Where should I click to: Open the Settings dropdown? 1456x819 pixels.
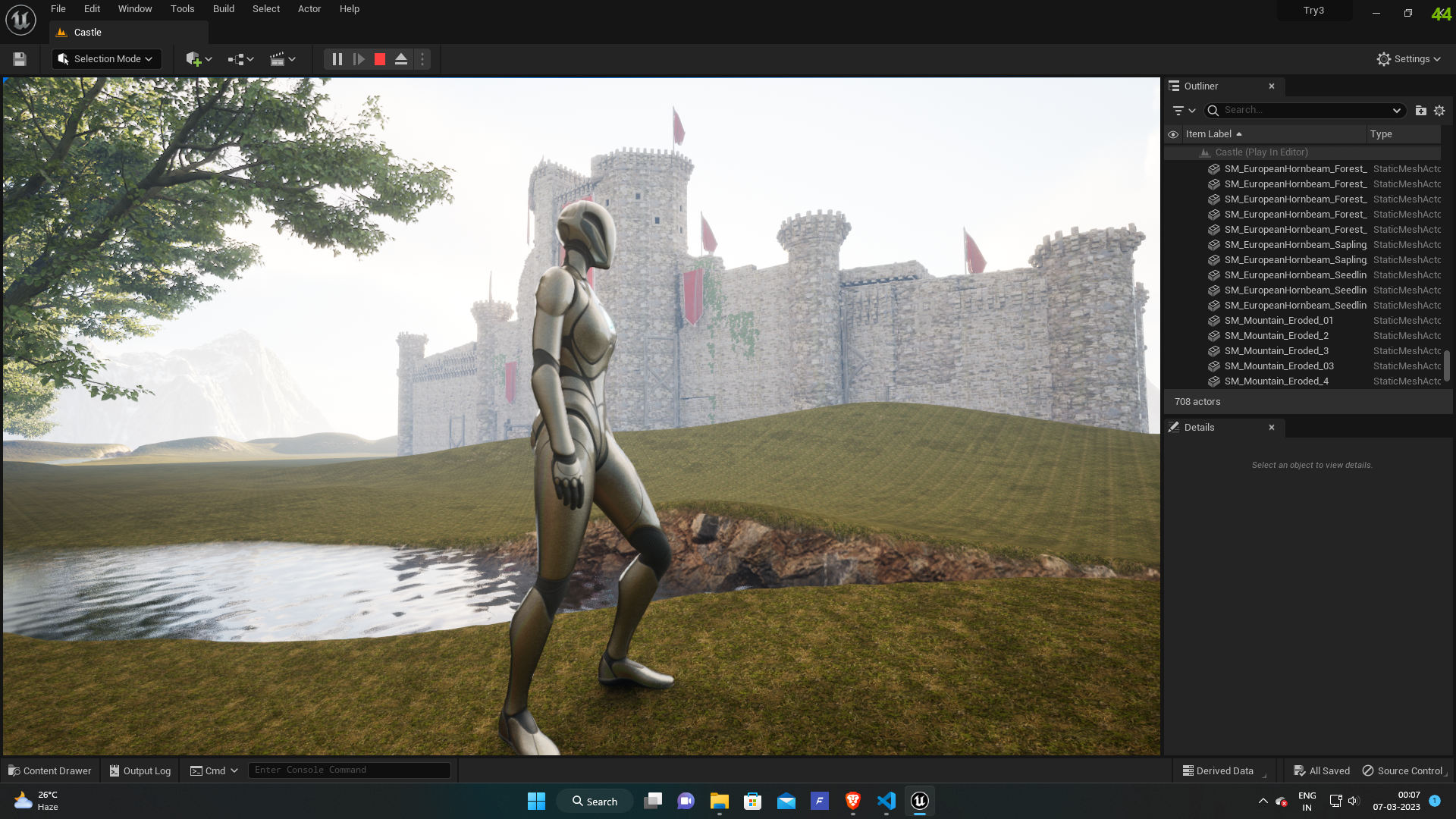(x=1409, y=59)
